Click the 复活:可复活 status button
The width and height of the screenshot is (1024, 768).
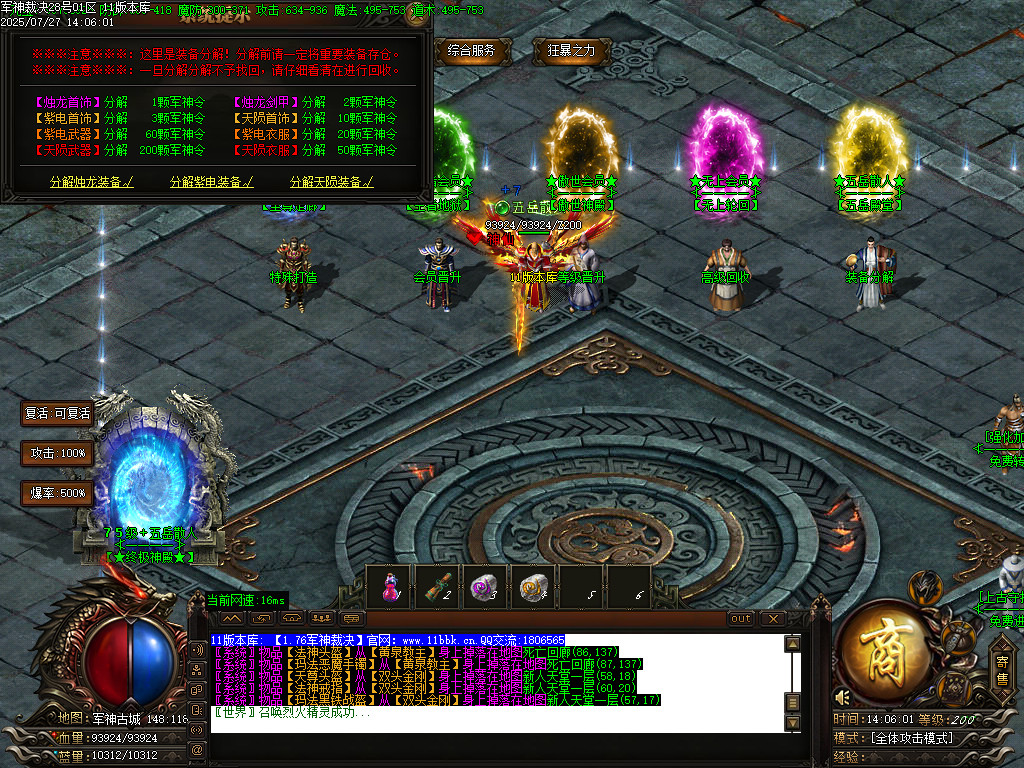point(58,413)
